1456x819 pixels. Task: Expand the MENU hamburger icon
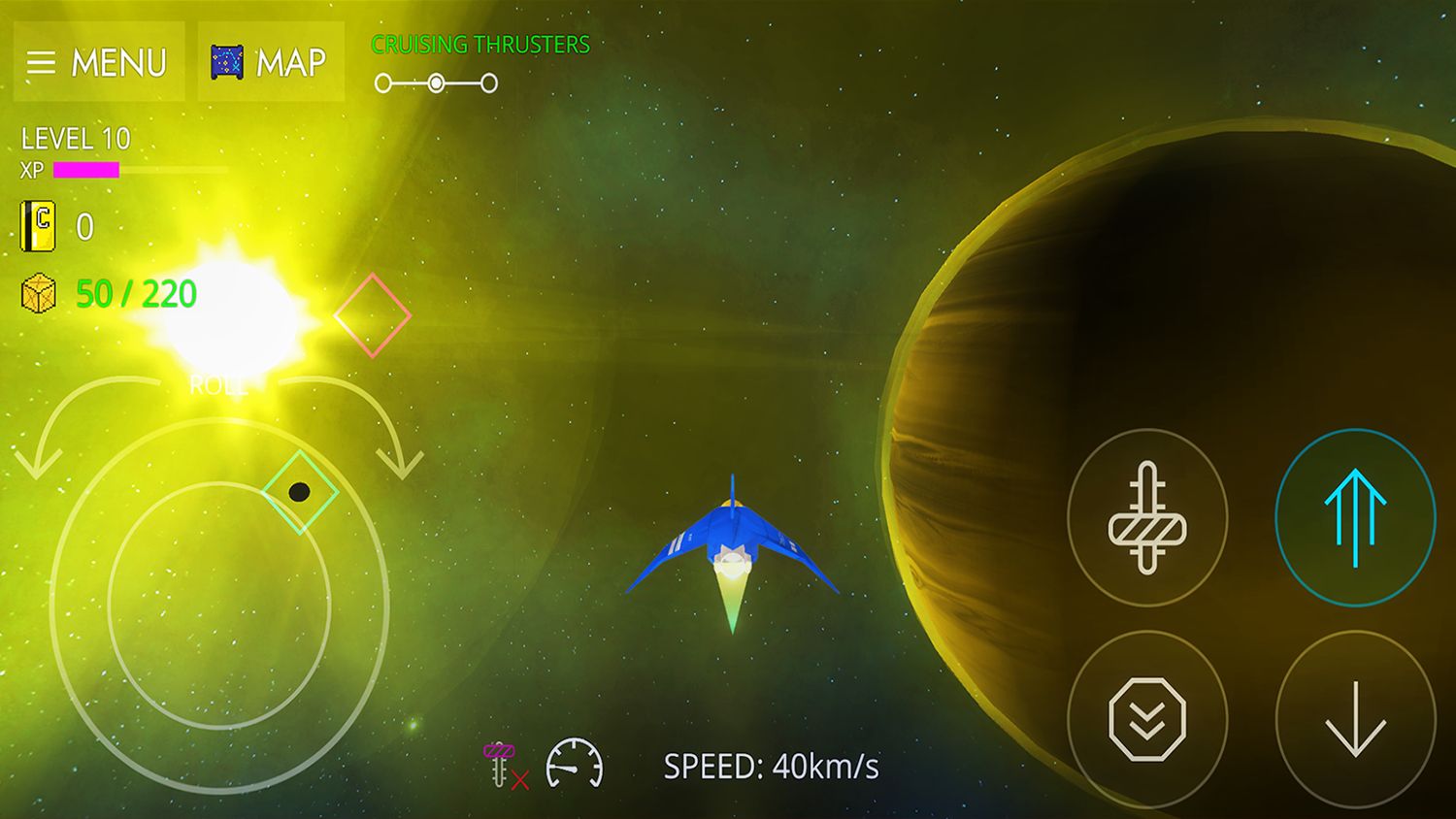coord(43,62)
